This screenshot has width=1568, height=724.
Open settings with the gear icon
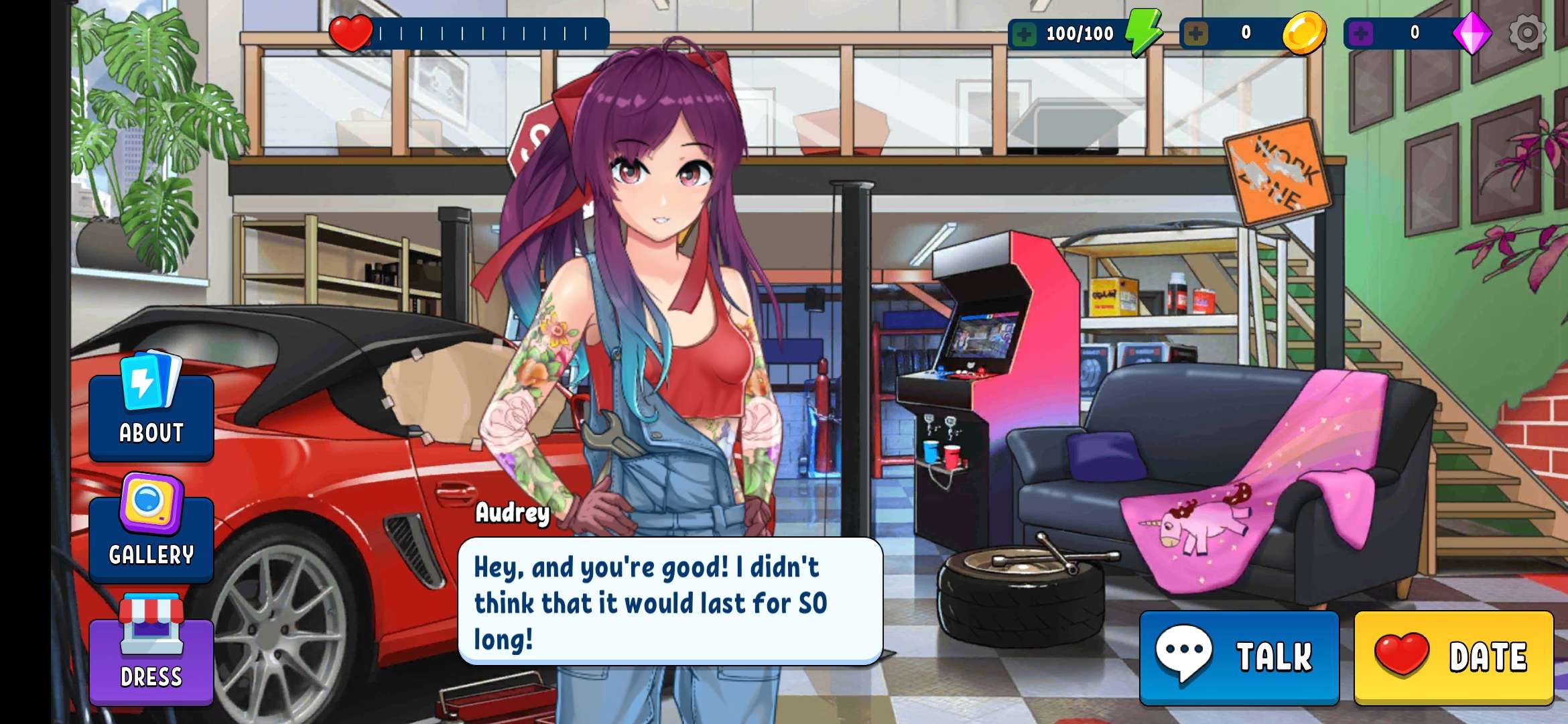1526,32
